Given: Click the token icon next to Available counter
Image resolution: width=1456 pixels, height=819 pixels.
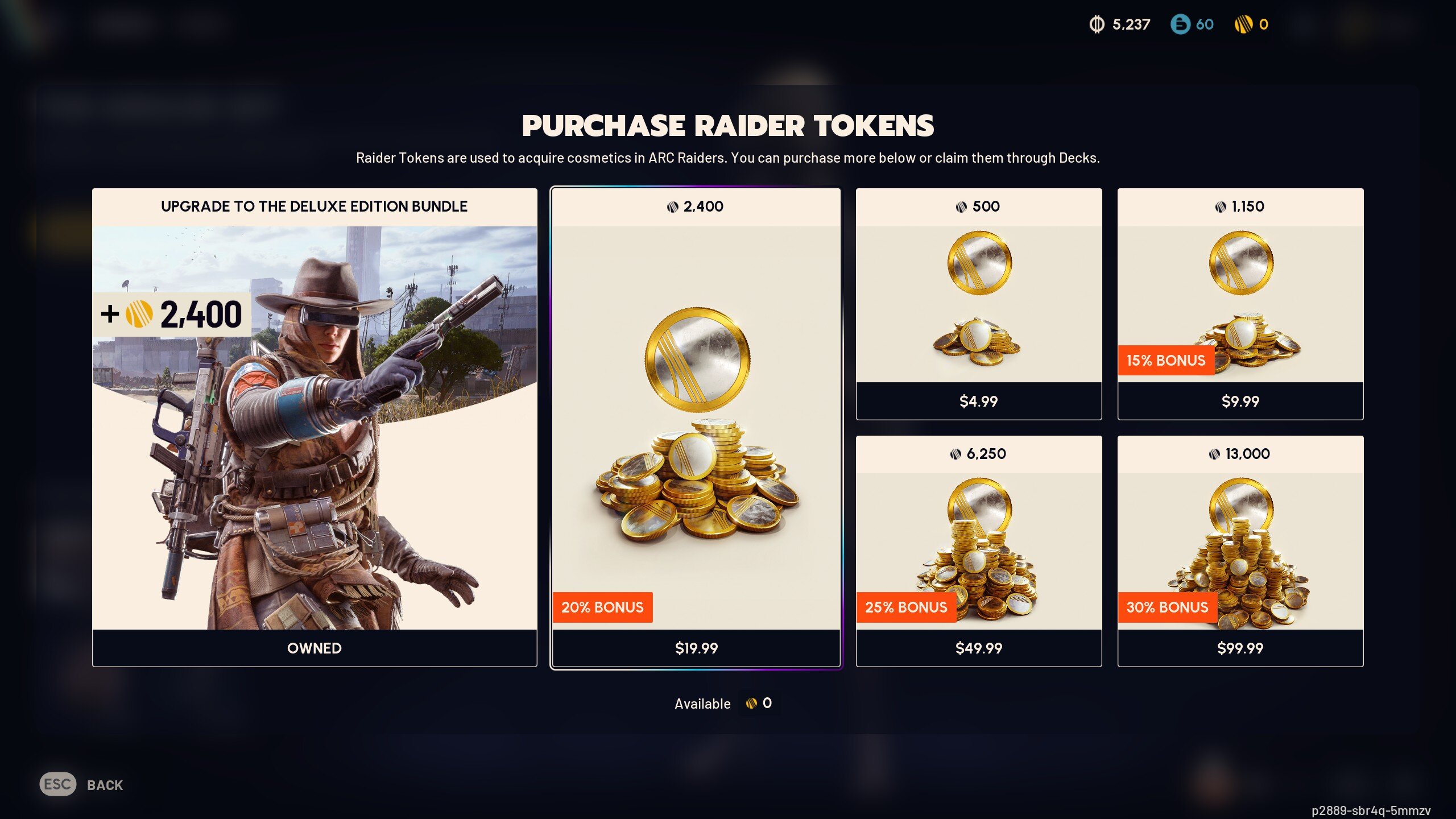Looking at the screenshot, I should click(x=752, y=703).
